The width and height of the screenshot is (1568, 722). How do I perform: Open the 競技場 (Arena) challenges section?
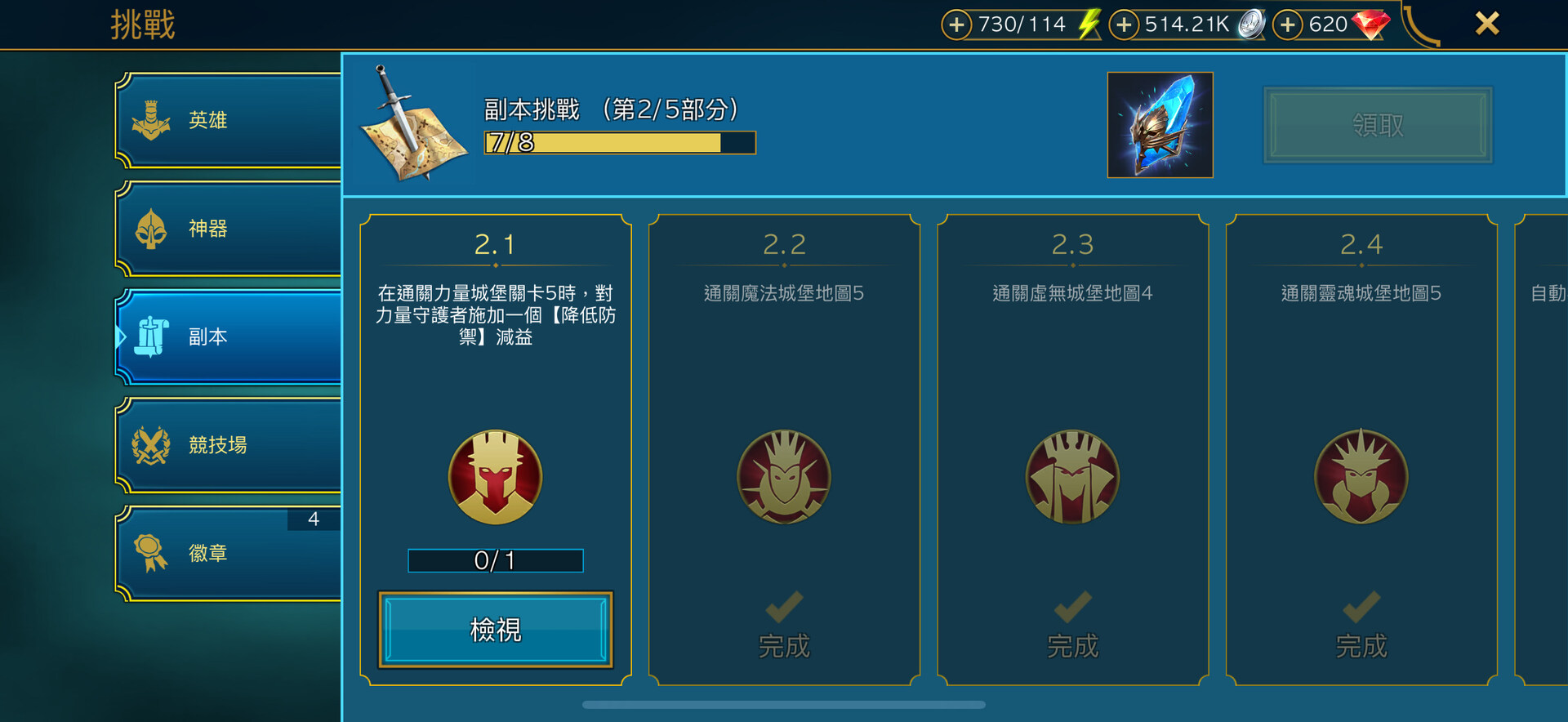point(229,445)
